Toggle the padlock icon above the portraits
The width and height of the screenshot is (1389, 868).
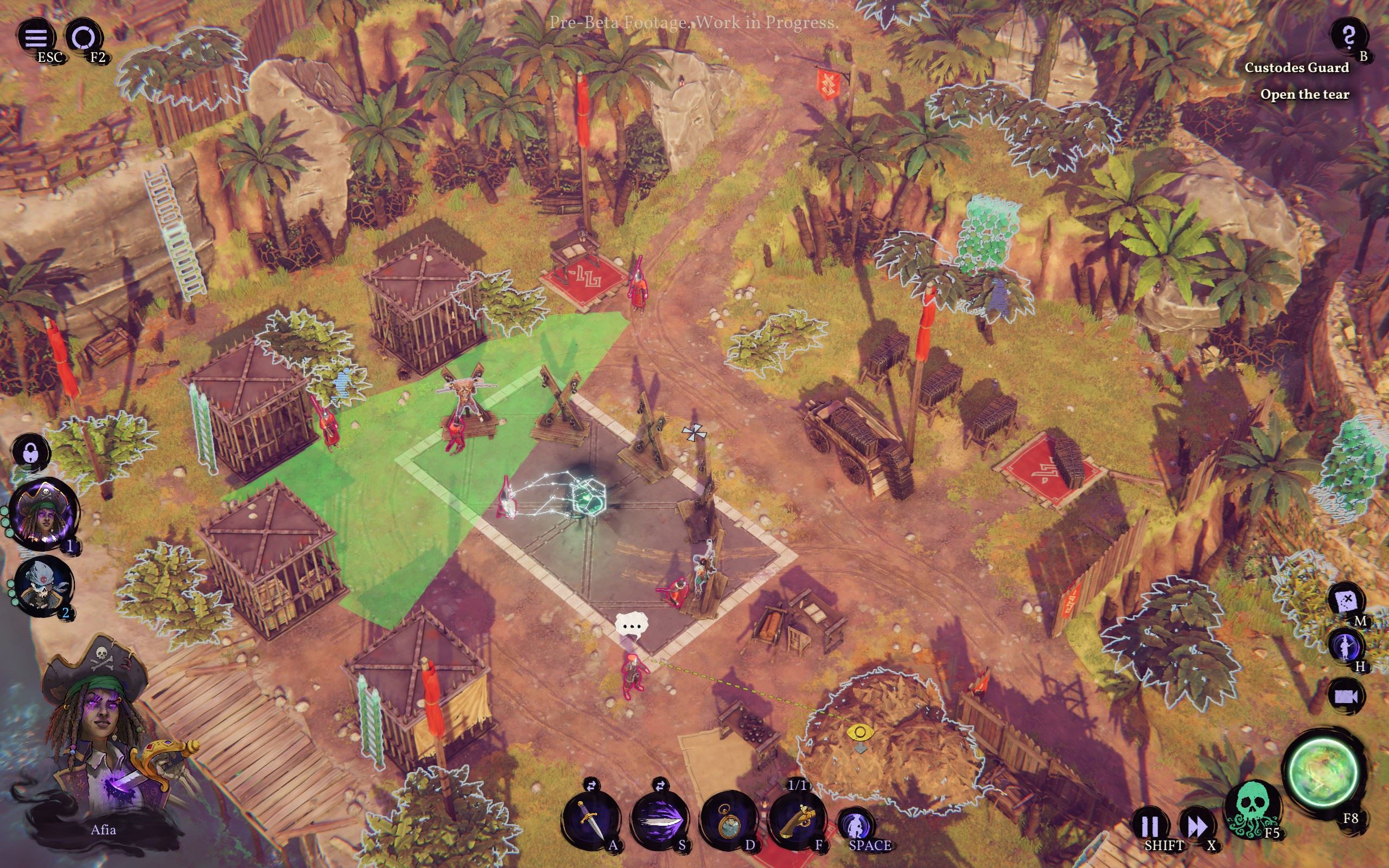30,452
